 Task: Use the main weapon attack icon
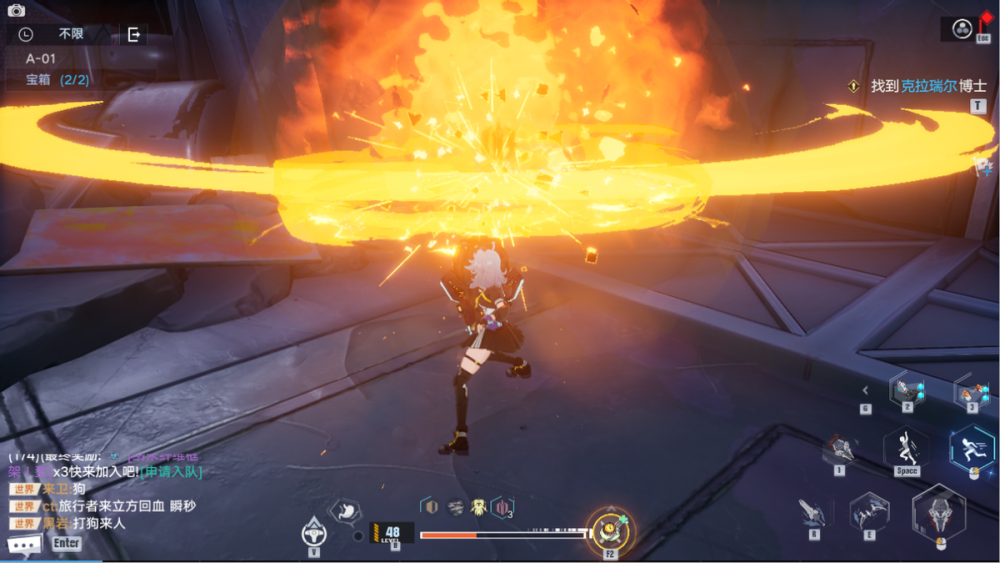939,511
